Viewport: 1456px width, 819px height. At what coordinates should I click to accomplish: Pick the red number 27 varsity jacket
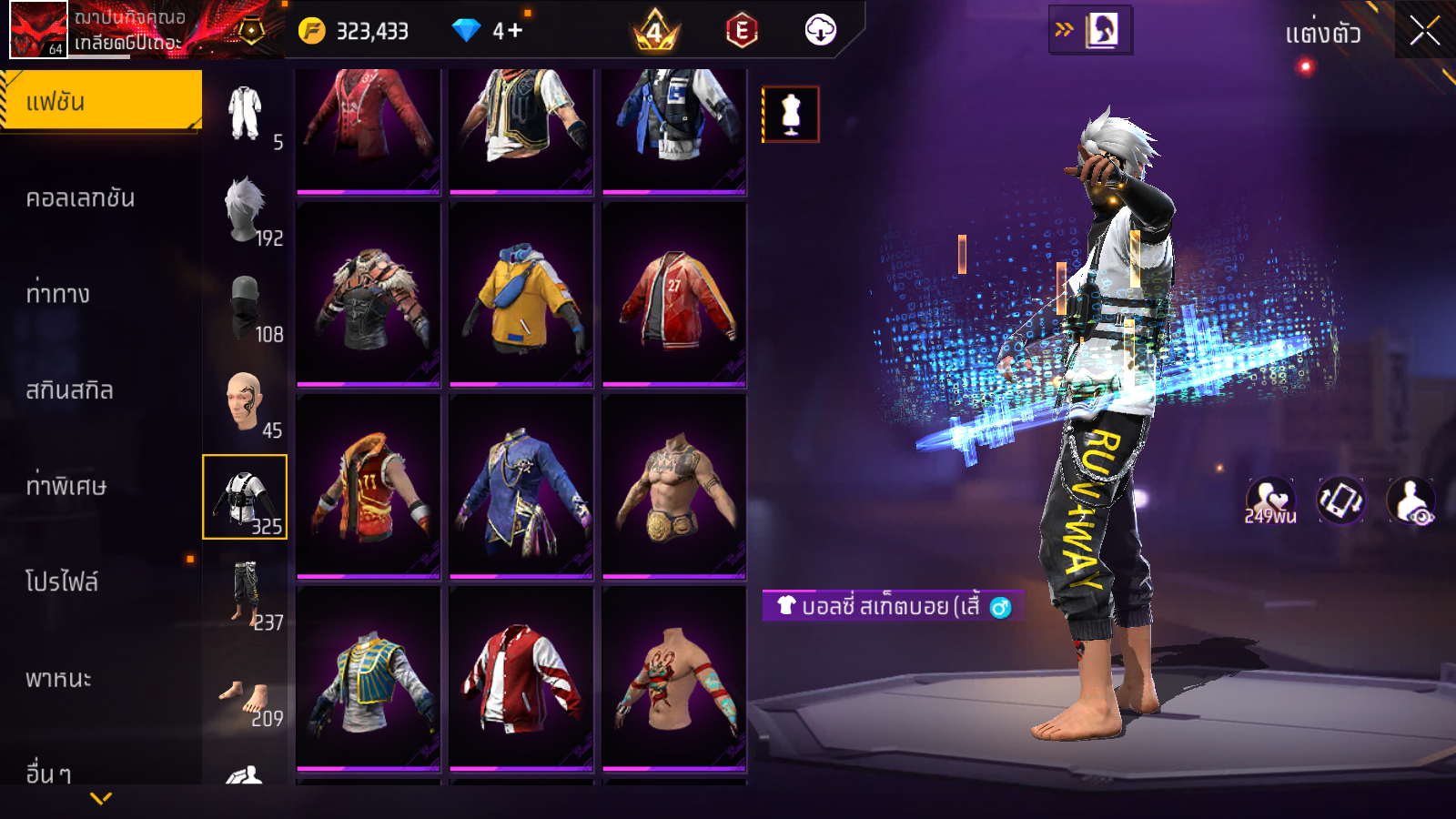[674, 294]
